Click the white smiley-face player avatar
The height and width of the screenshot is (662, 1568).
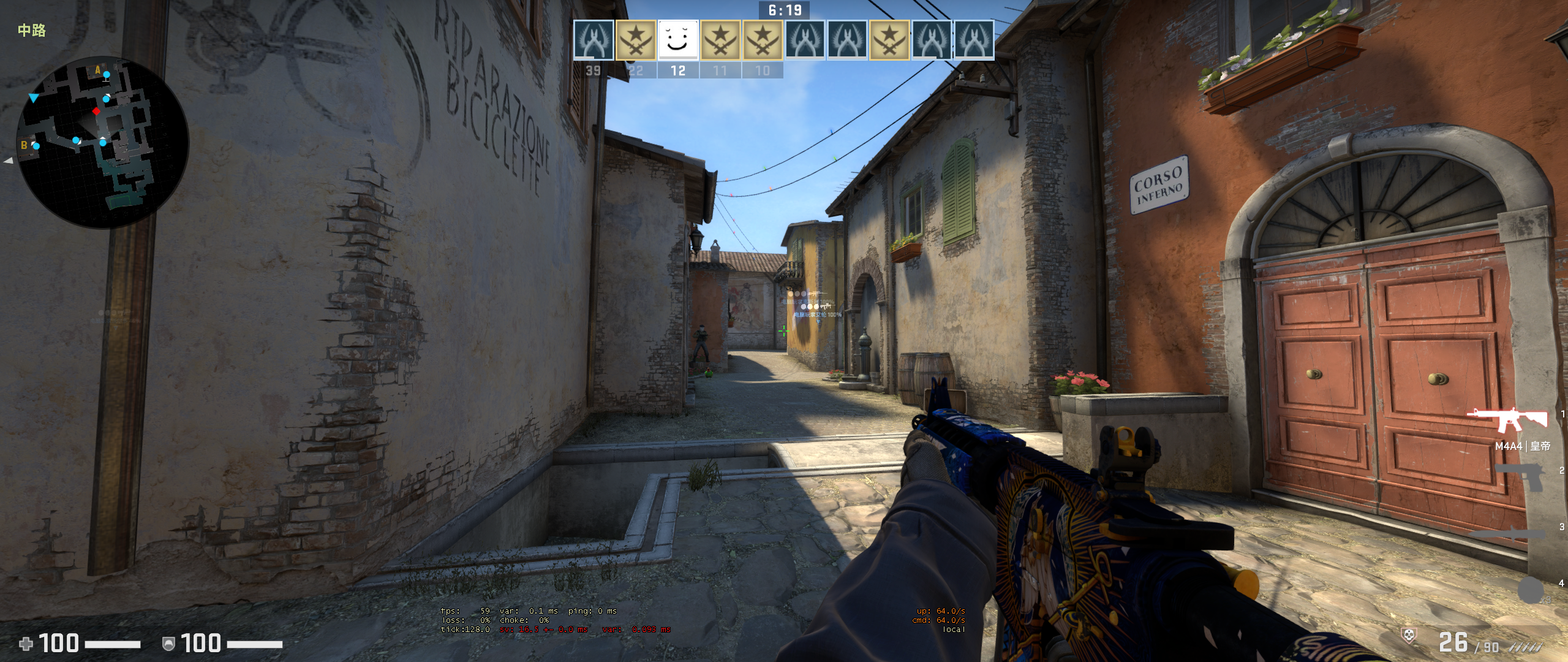pos(677,40)
